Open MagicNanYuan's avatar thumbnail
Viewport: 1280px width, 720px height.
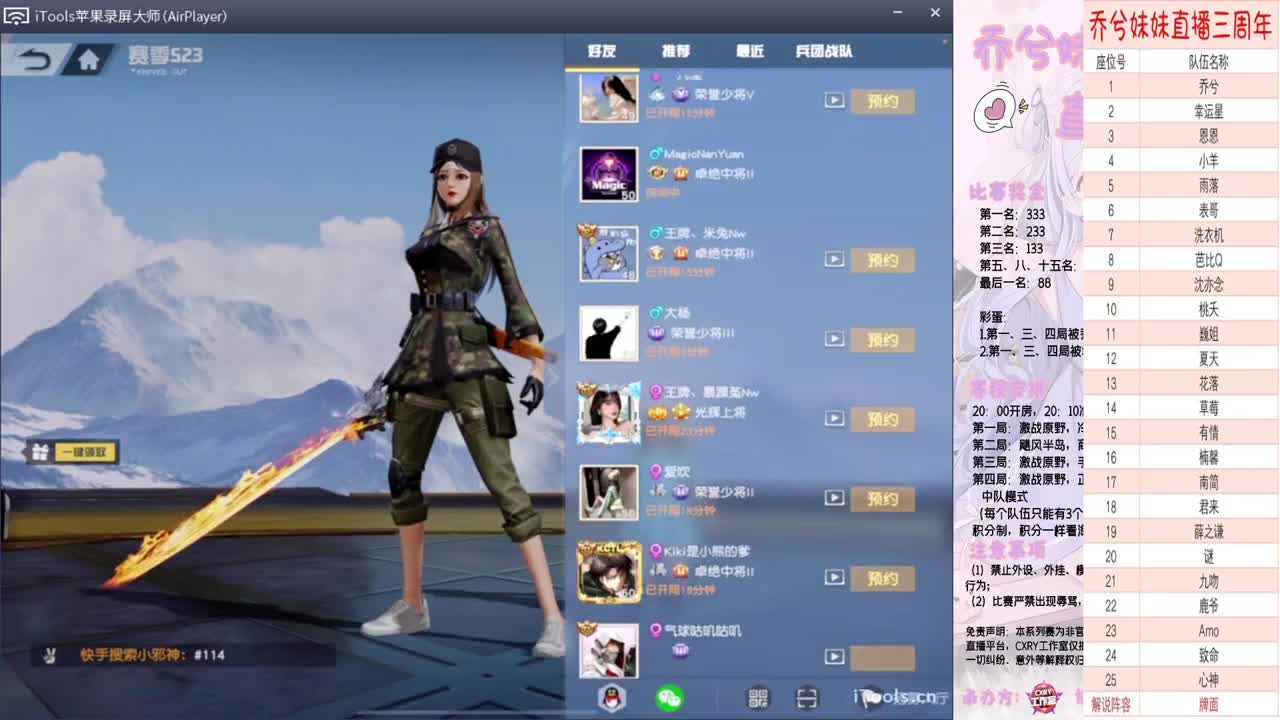[608, 174]
